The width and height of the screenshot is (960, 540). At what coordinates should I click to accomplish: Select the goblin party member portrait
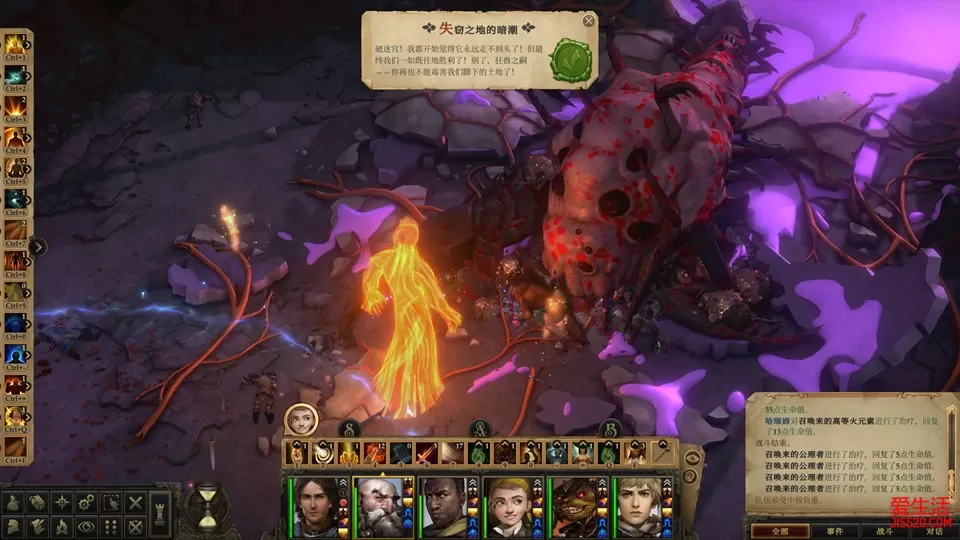tap(570, 506)
